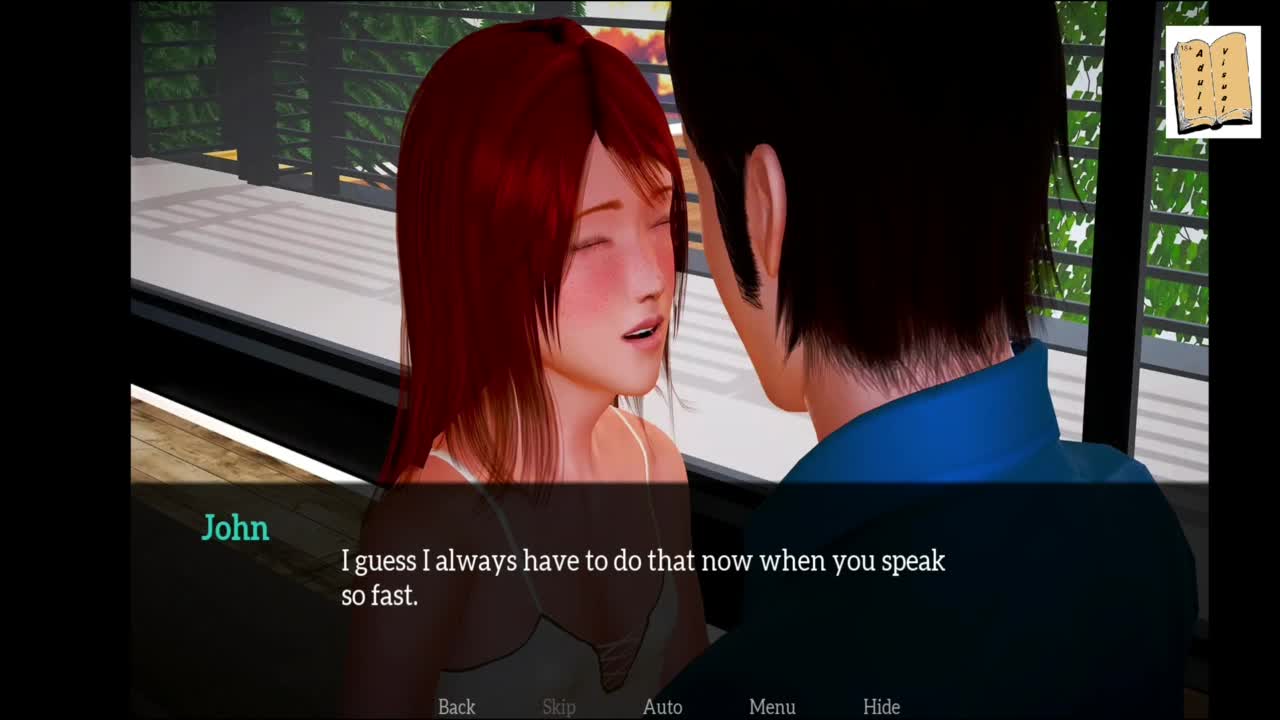
Task: Hide the dialogue text box
Action: tap(881, 707)
